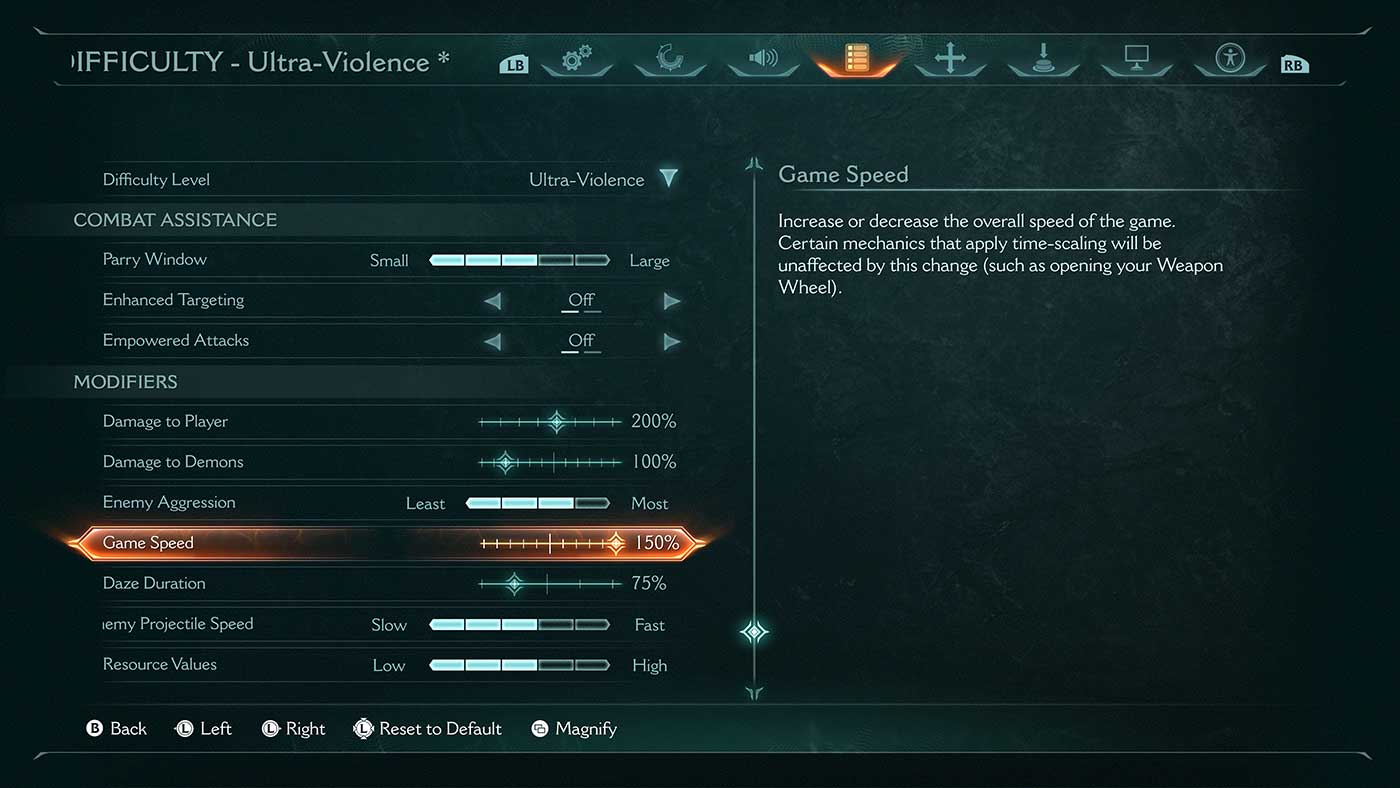Enable Enhanced Targeting with the right arrow
Image resolution: width=1400 pixels, height=788 pixels.
(671, 300)
